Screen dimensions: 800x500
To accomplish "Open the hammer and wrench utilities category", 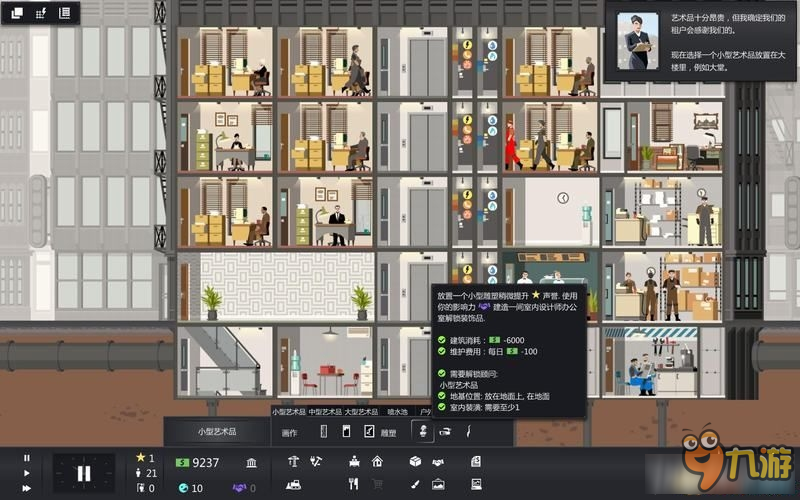I will click(317, 462).
